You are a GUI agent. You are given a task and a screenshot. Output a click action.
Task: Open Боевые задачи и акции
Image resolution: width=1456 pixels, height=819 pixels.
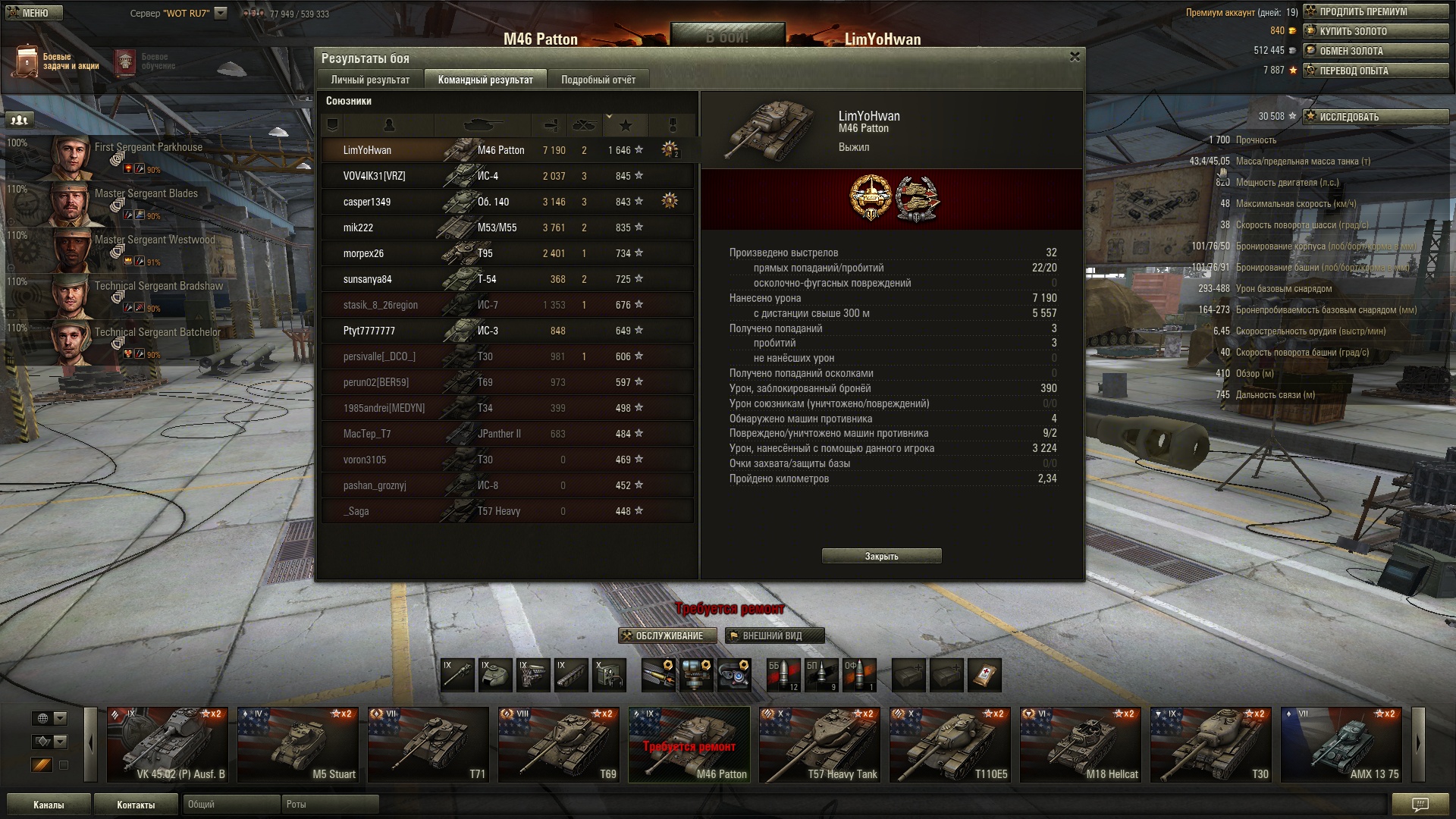(x=57, y=61)
